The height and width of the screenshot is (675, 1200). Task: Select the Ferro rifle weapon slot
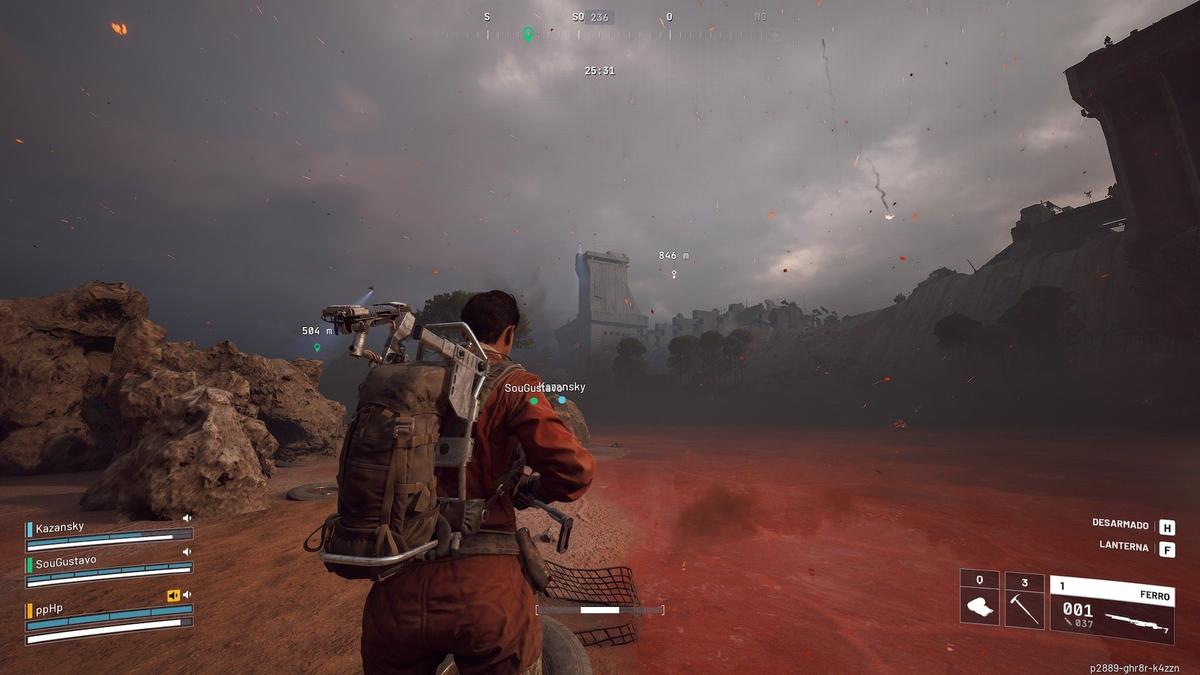click(1111, 609)
